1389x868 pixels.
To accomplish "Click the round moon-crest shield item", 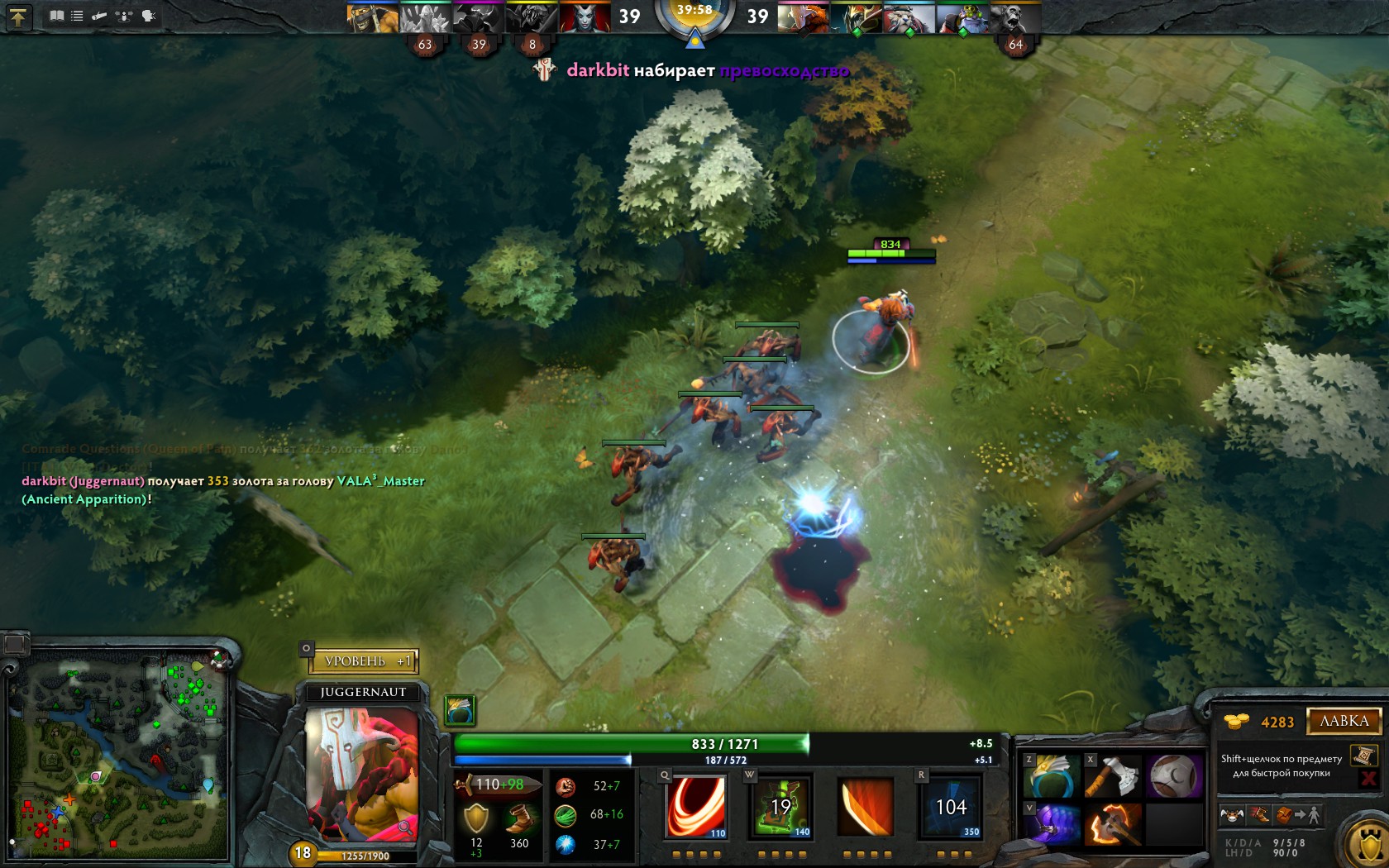I will click(x=1174, y=776).
